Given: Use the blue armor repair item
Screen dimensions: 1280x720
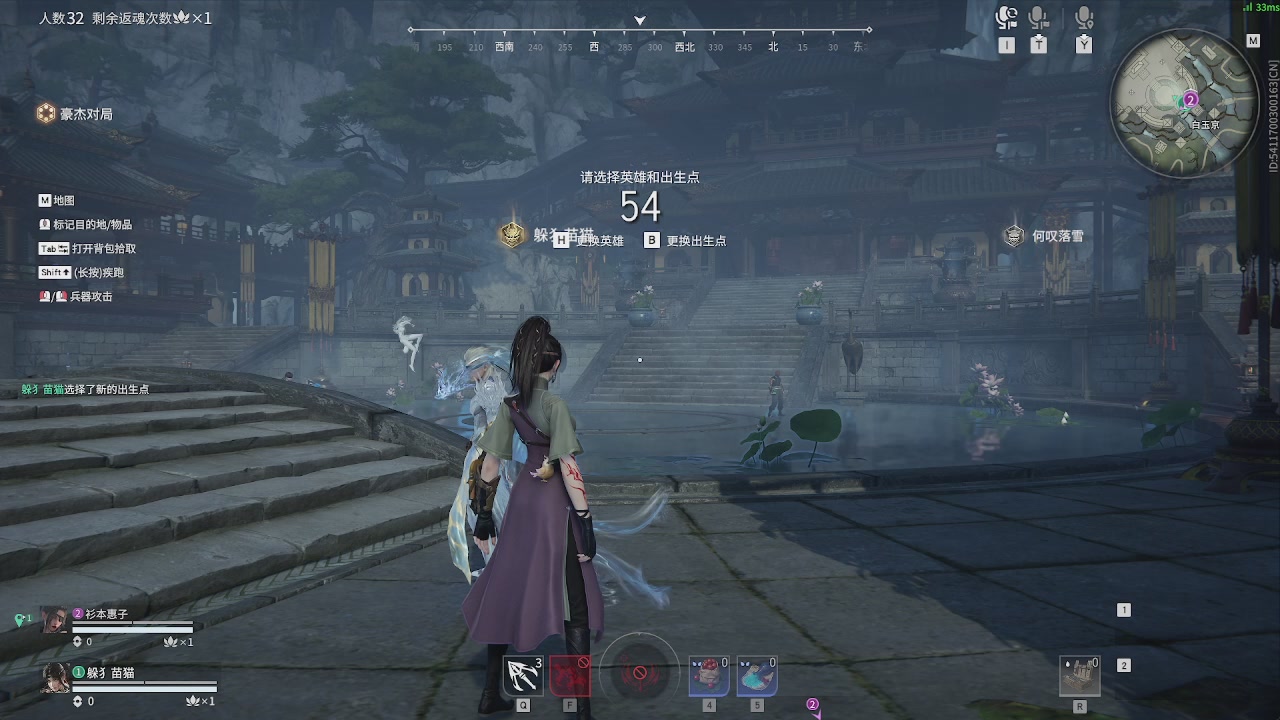Looking at the screenshot, I should (x=756, y=676).
